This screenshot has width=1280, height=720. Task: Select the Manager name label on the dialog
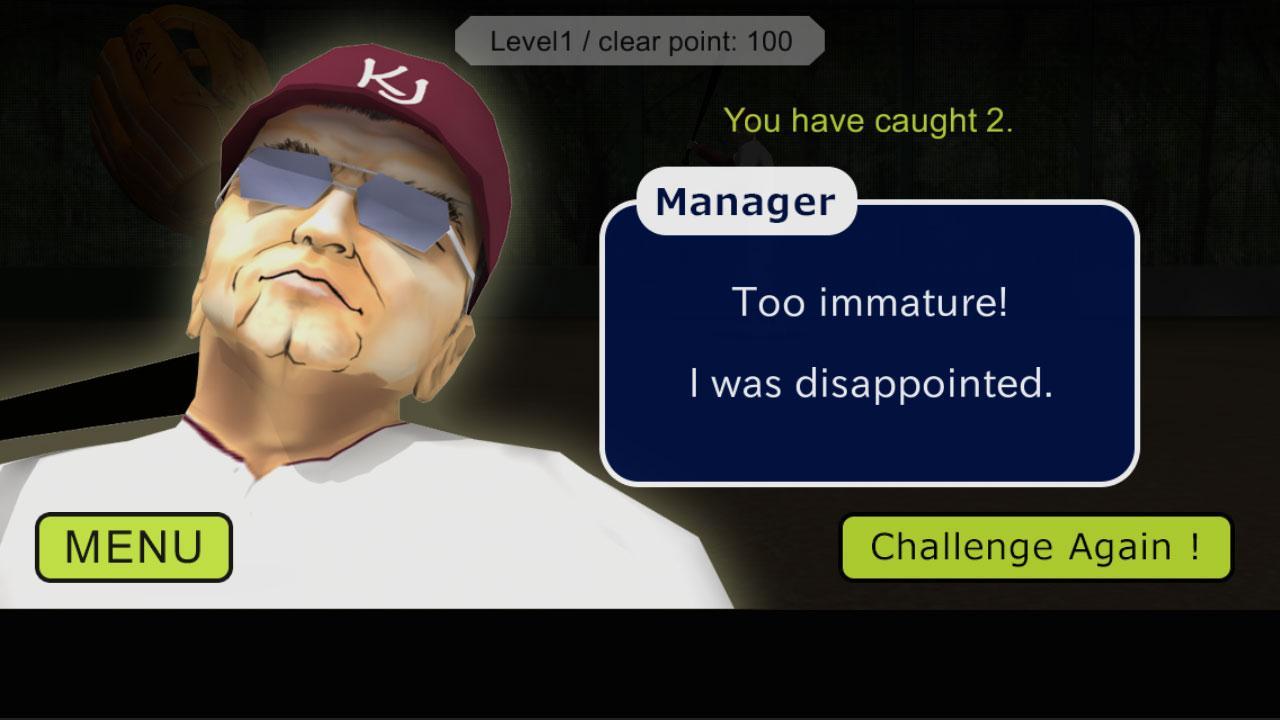(744, 201)
